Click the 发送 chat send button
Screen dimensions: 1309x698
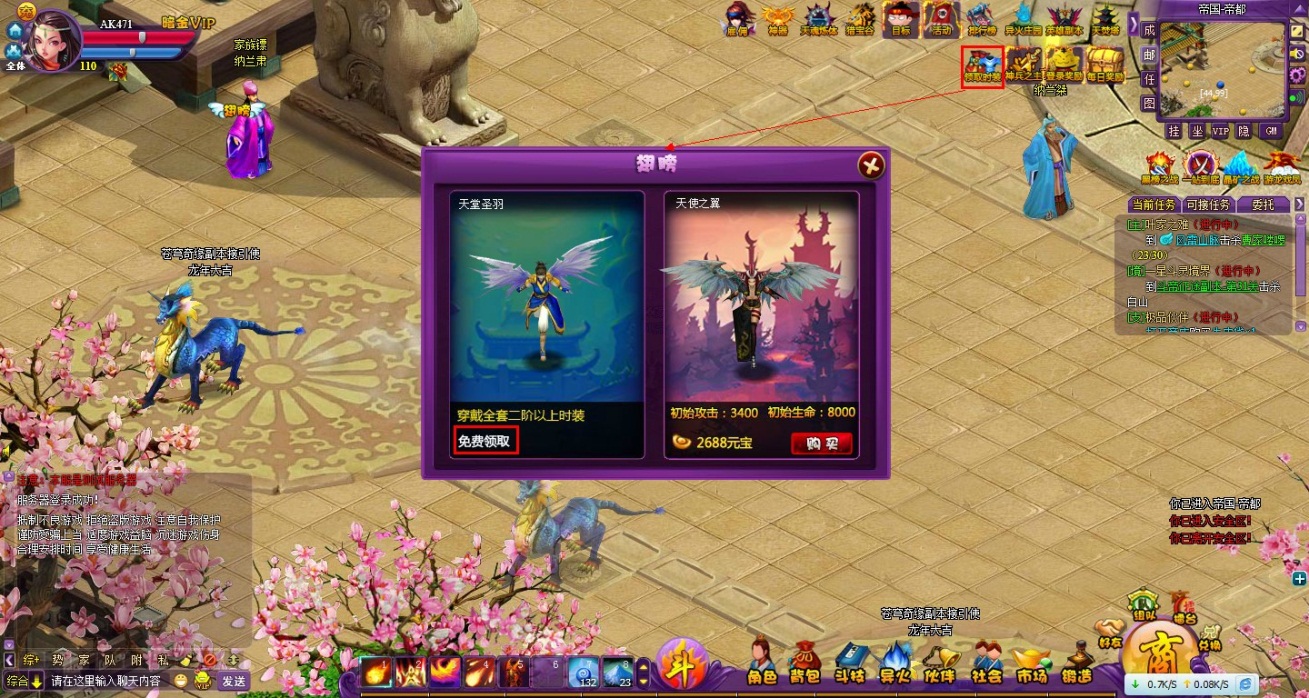tap(233, 681)
